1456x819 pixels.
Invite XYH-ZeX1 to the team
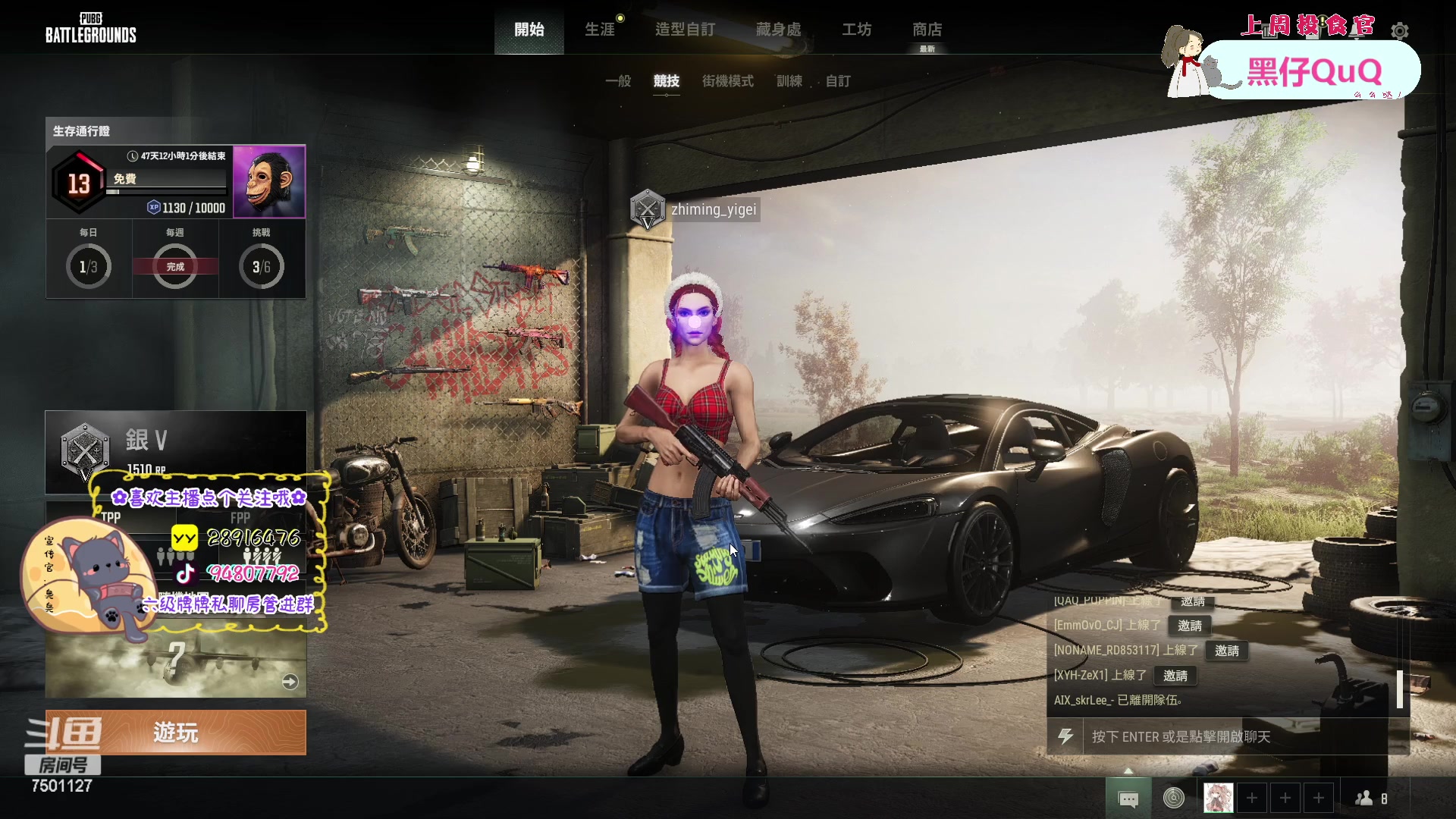point(1175,676)
